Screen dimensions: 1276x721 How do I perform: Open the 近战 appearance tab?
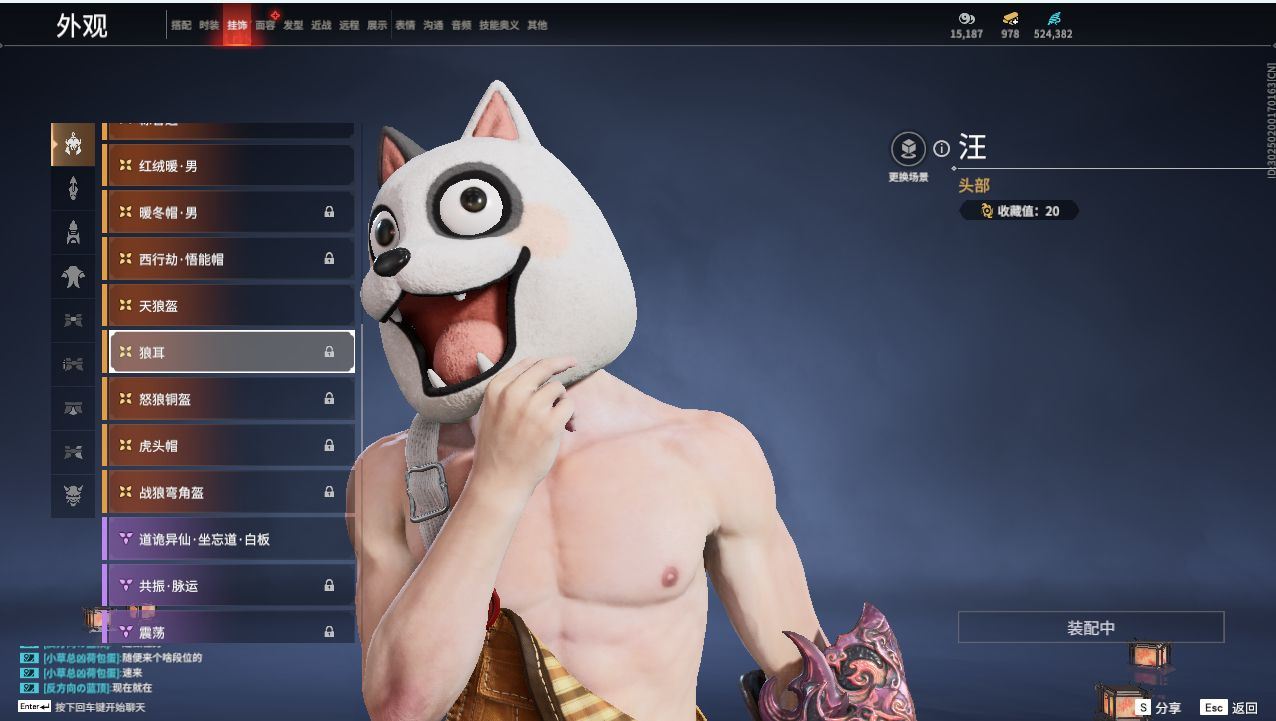tap(321, 26)
